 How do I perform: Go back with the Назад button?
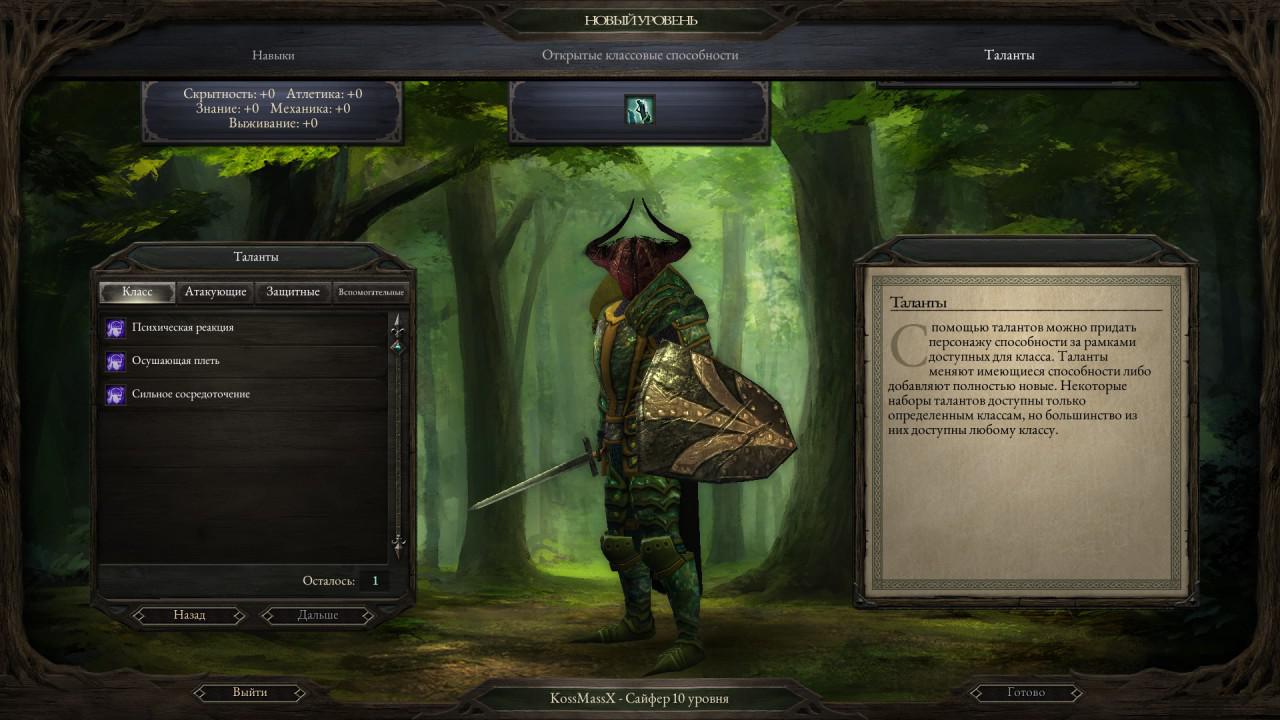click(x=189, y=615)
